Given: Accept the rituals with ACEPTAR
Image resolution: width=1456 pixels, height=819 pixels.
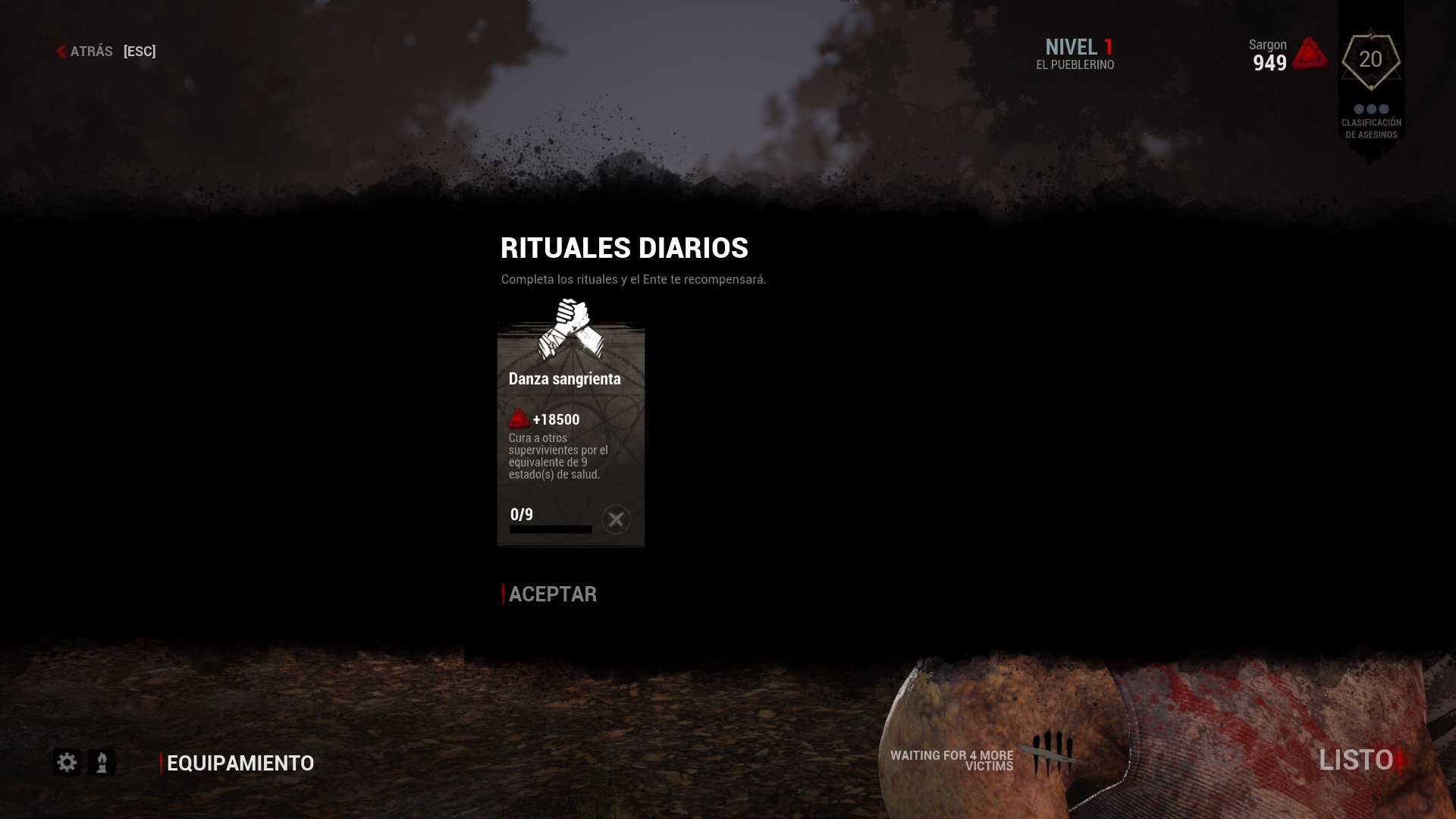Looking at the screenshot, I should (x=553, y=595).
